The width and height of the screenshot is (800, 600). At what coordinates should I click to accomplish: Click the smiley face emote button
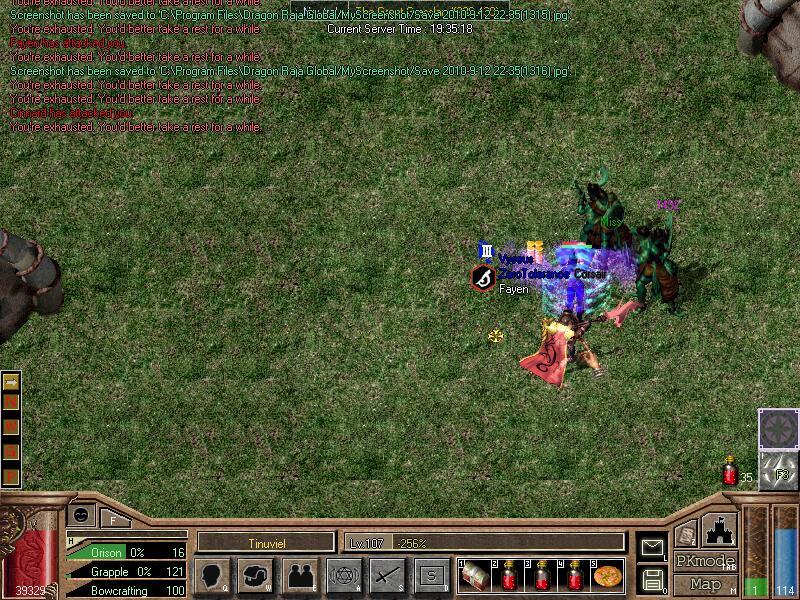(x=79, y=515)
